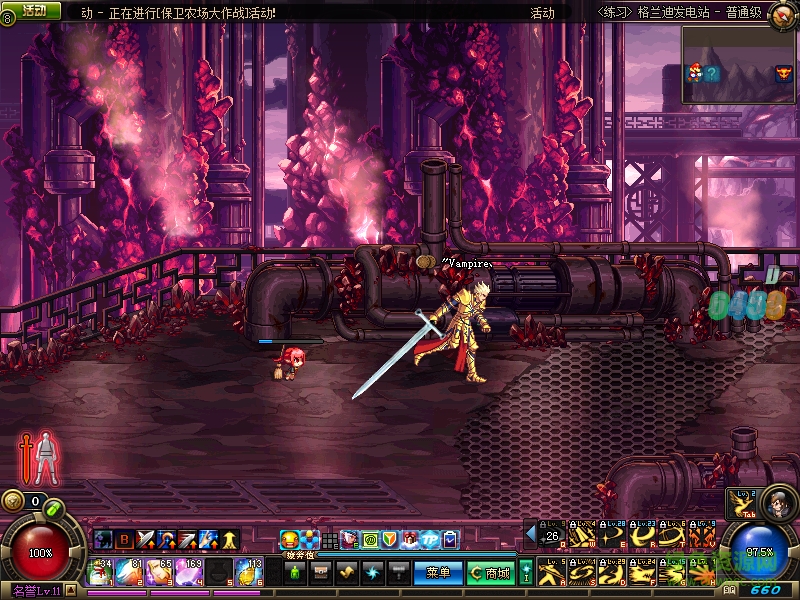Activate the Lv.29 skill on key D

[612, 572]
